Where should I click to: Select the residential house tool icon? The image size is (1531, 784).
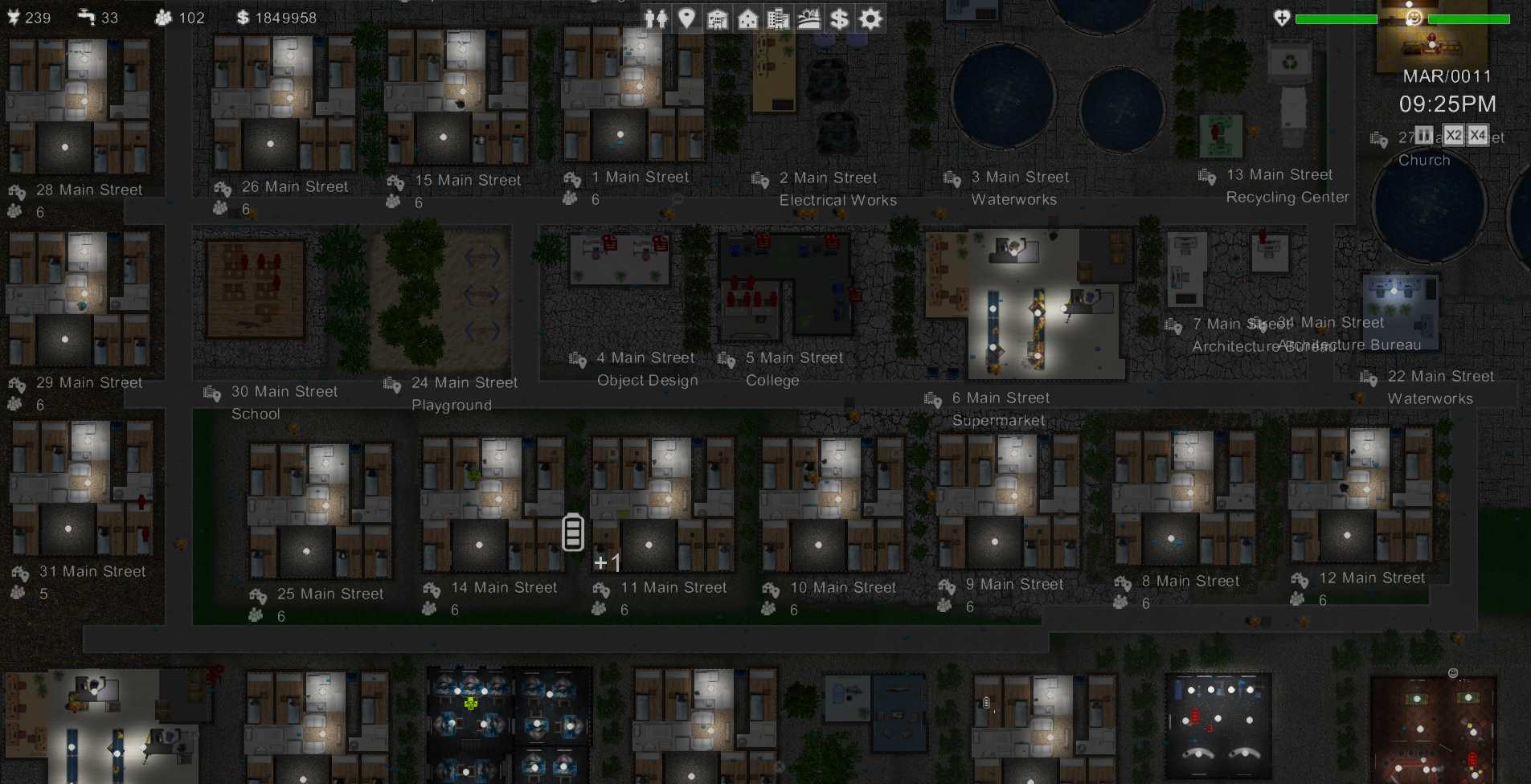[748, 18]
